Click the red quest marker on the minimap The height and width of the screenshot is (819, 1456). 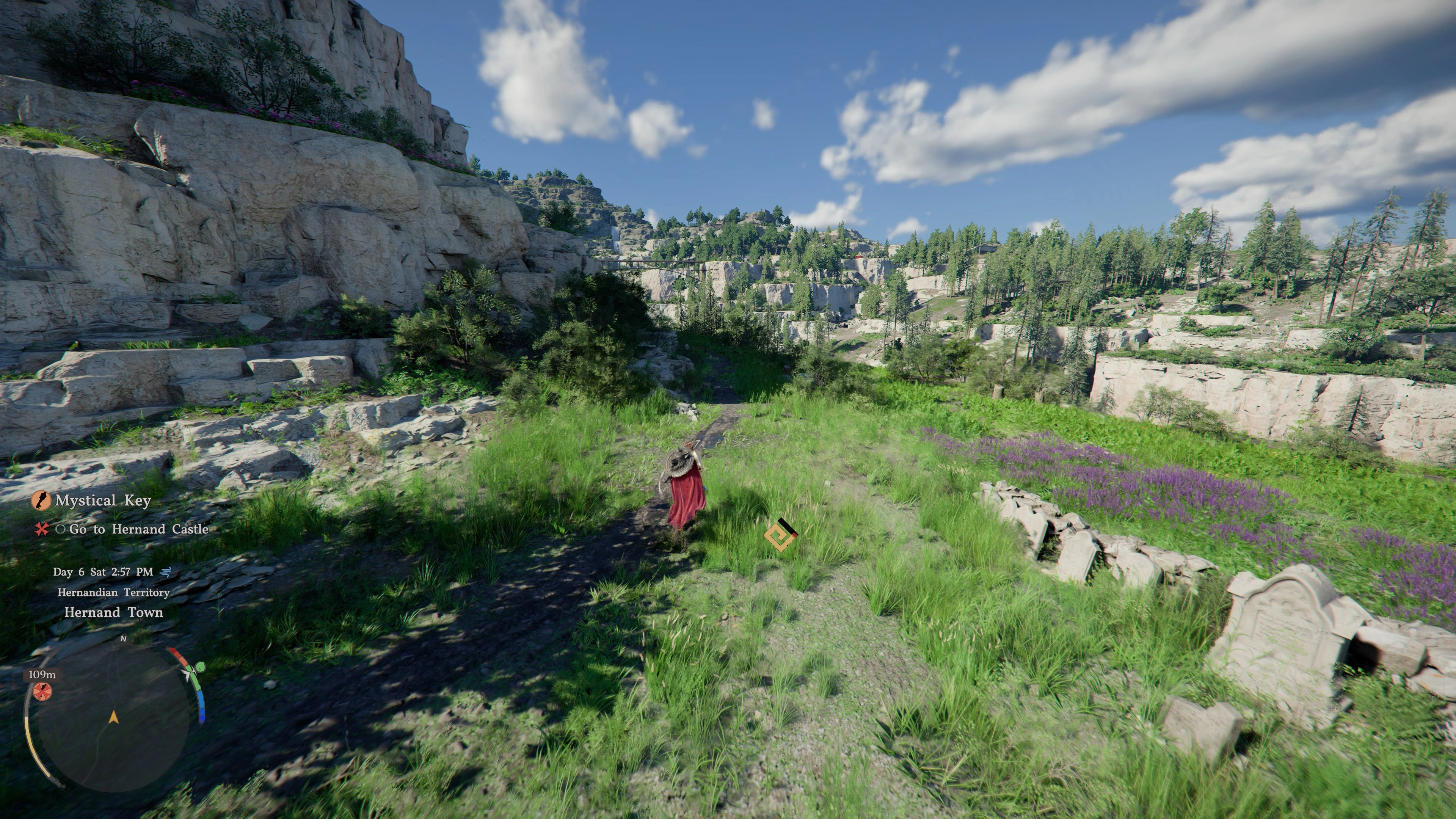[x=41, y=691]
